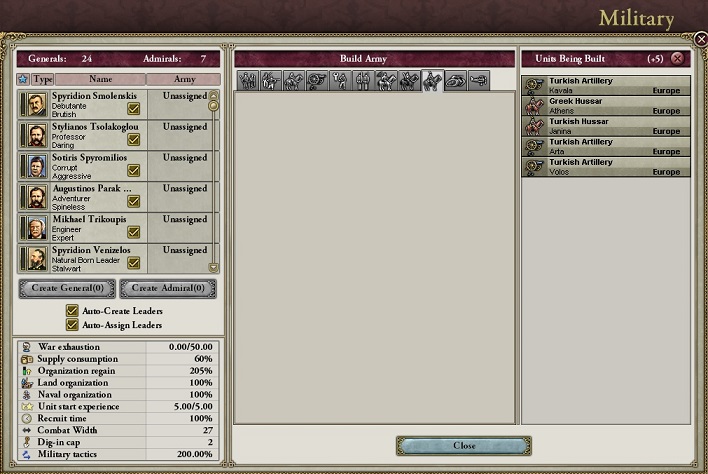Toggle the Auto-Assign Leaders checkbox
Viewport: 708px width, 474px height.
pyautogui.click(x=72, y=325)
